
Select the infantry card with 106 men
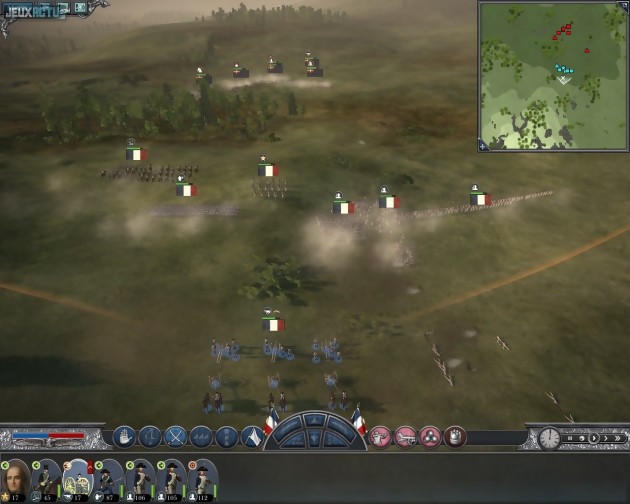140,479
